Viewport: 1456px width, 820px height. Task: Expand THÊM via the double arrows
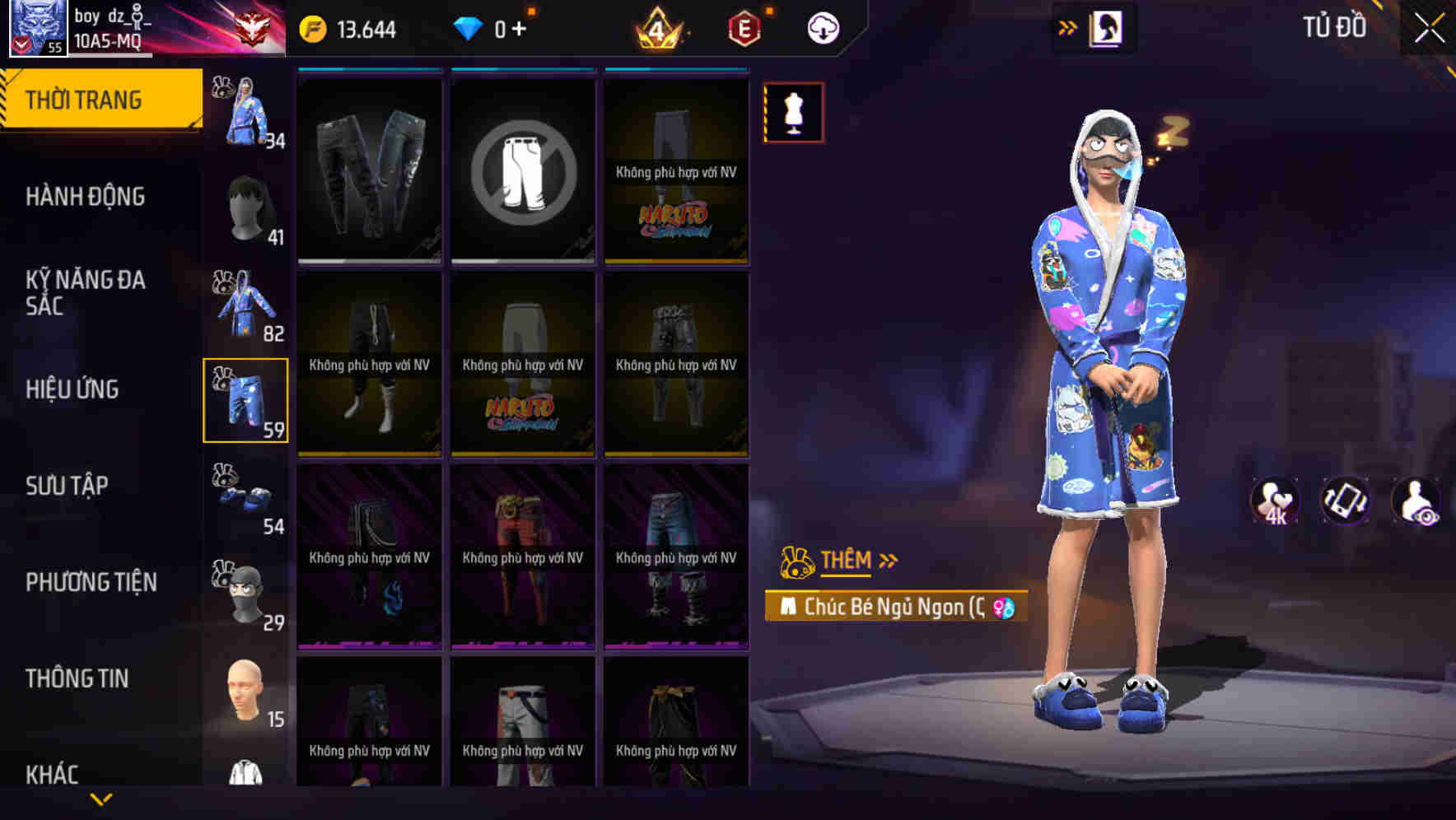click(889, 559)
